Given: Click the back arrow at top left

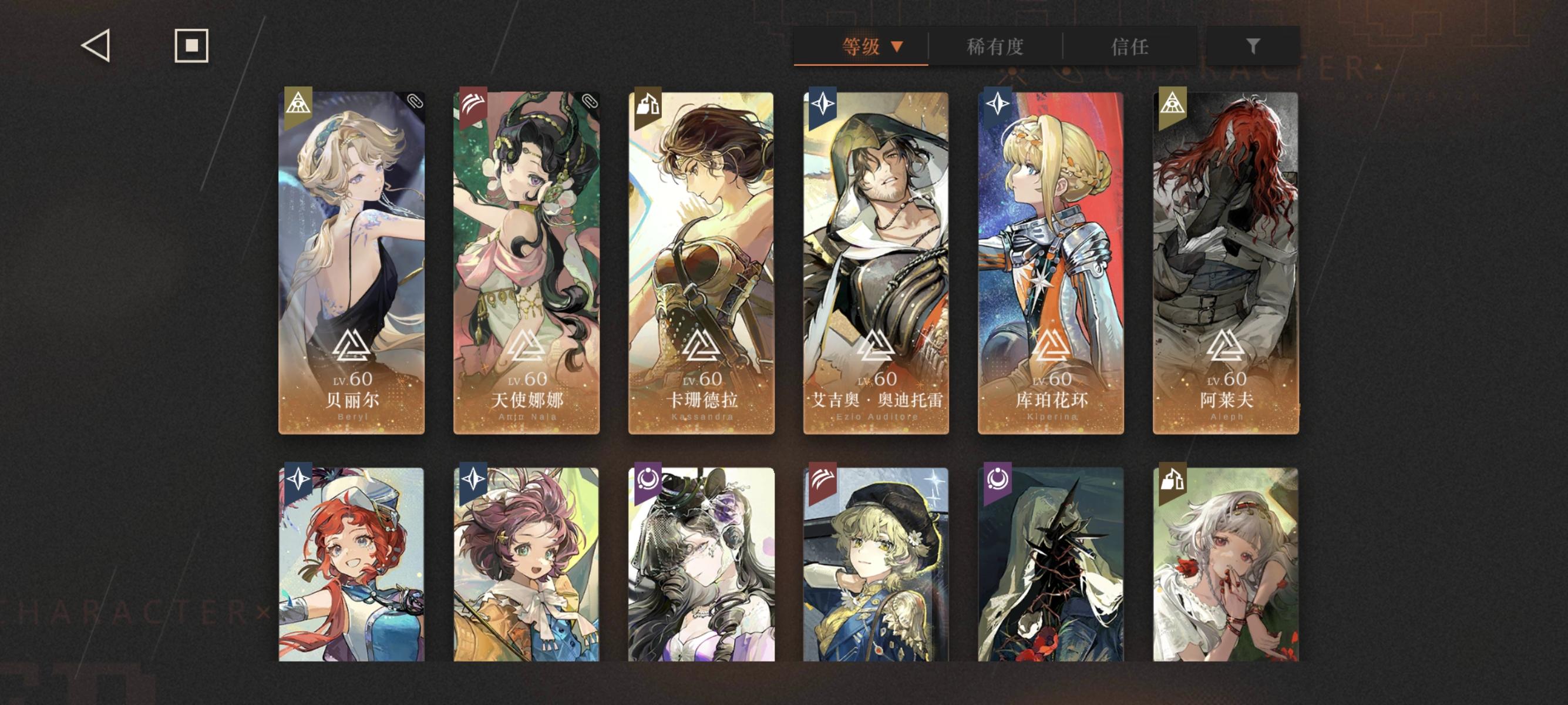Looking at the screenshot, I should coord(96,47).
